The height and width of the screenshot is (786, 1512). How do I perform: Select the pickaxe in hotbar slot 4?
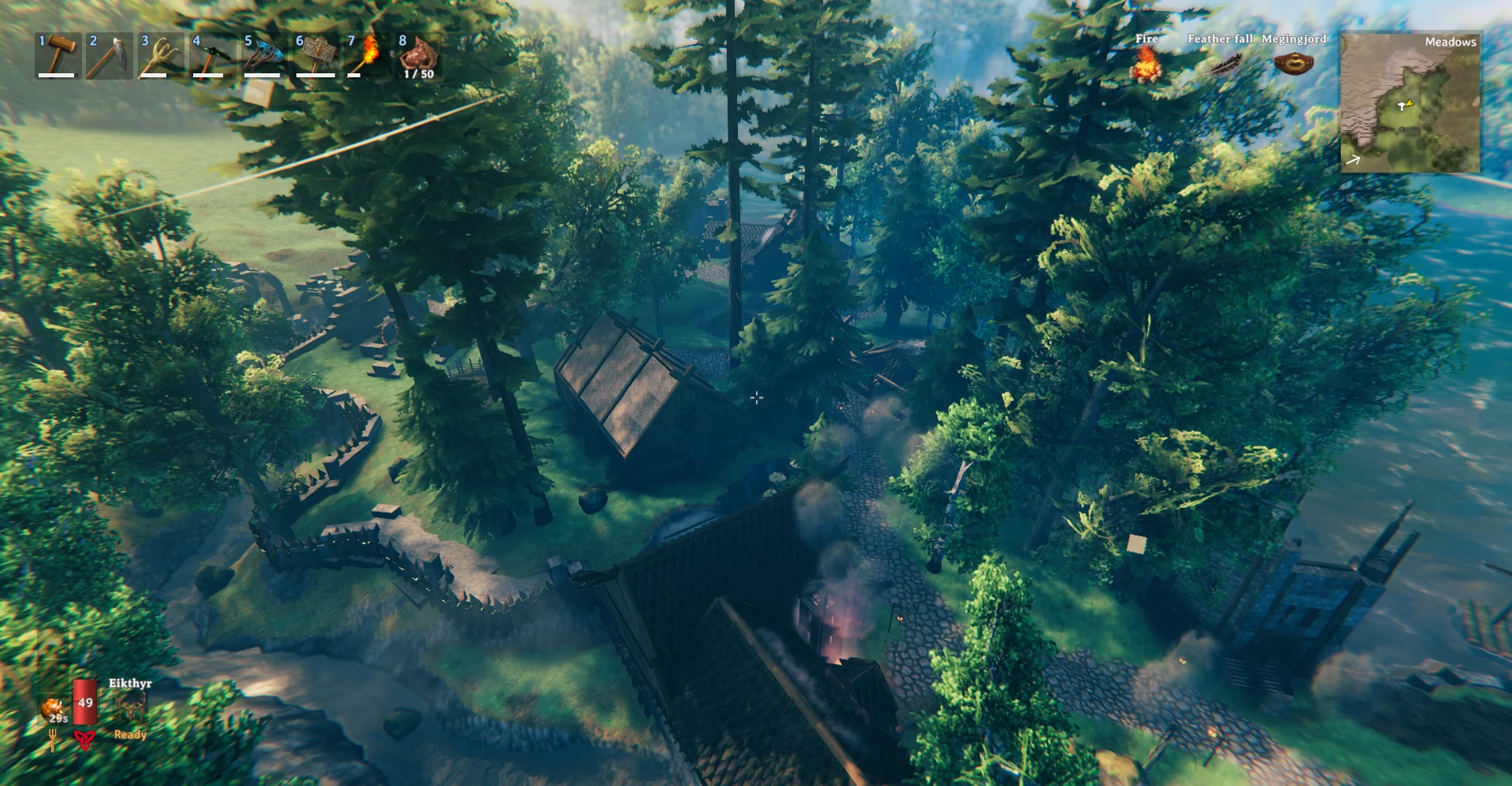pos(212,55)
